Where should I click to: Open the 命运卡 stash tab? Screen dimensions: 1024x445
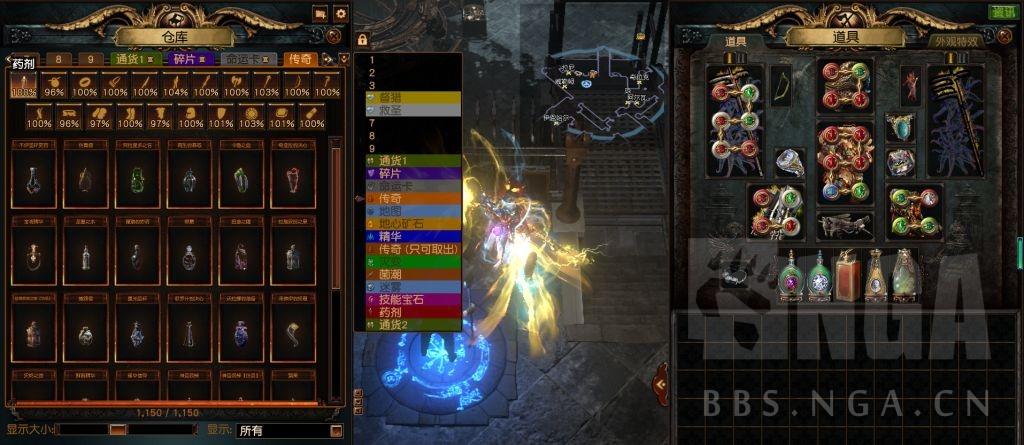point(248,59)
